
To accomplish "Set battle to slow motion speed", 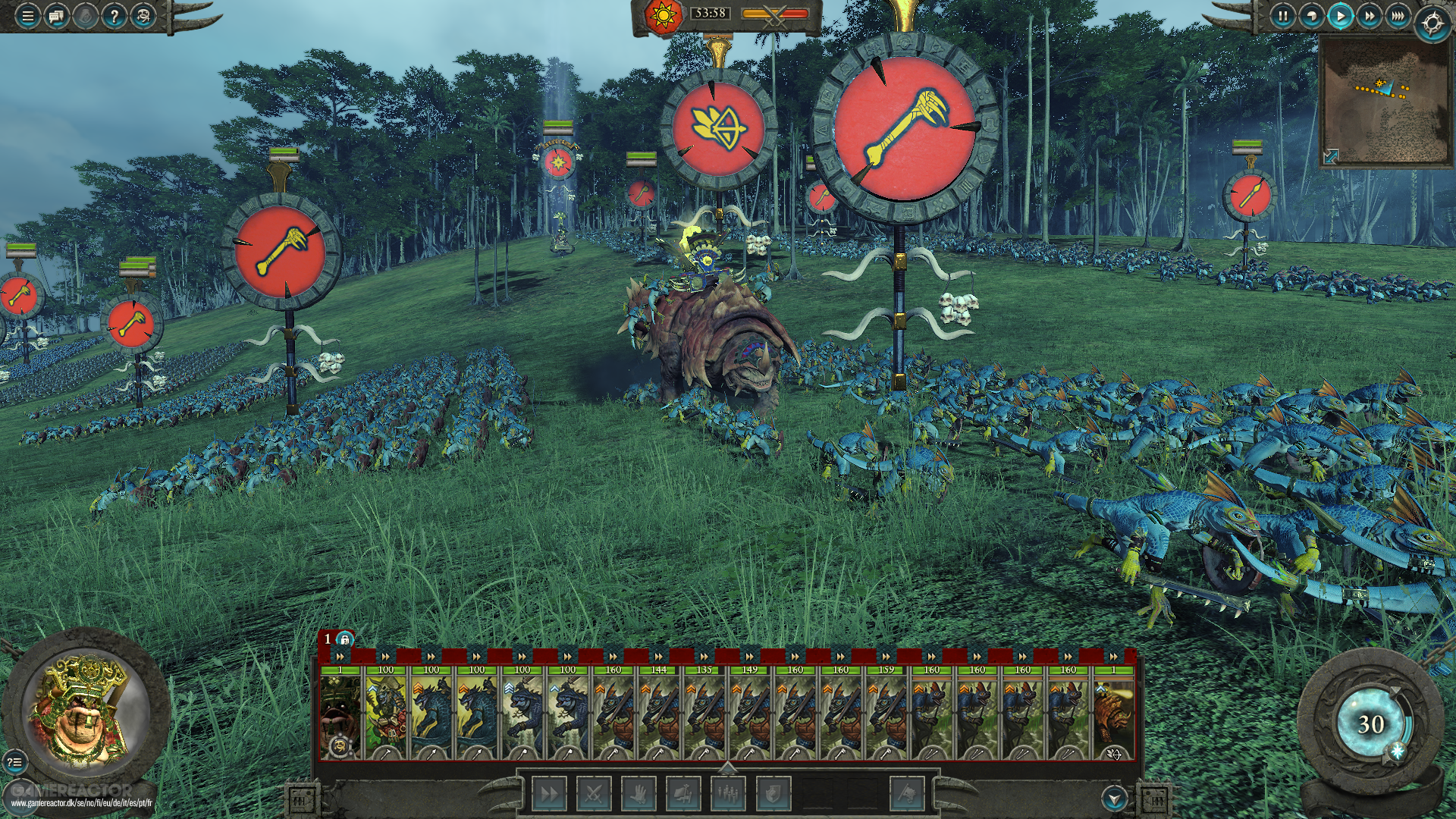I will pos(1311,16).
